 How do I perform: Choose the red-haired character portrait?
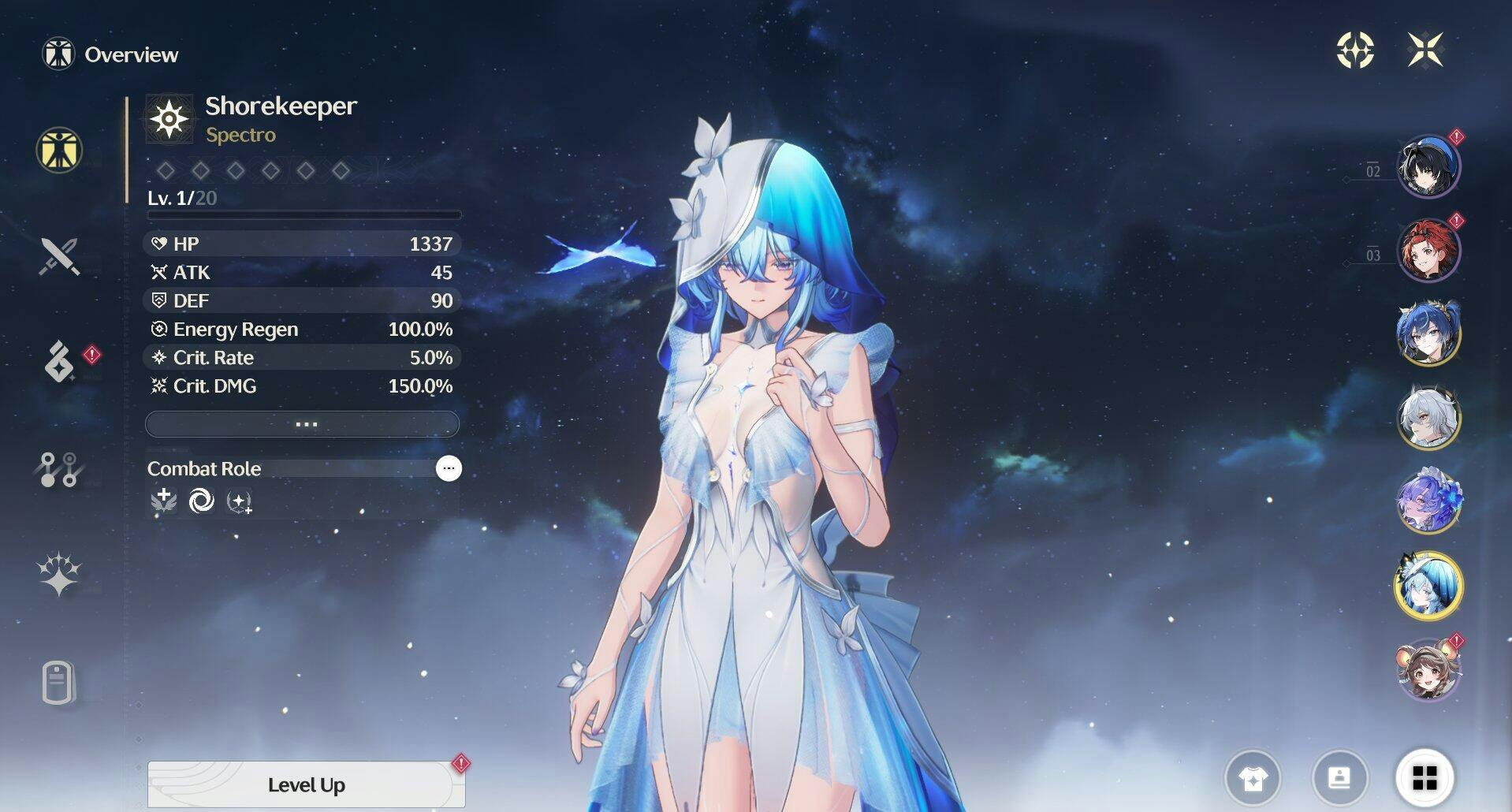pyautogui.click(x=1428, y=251)
